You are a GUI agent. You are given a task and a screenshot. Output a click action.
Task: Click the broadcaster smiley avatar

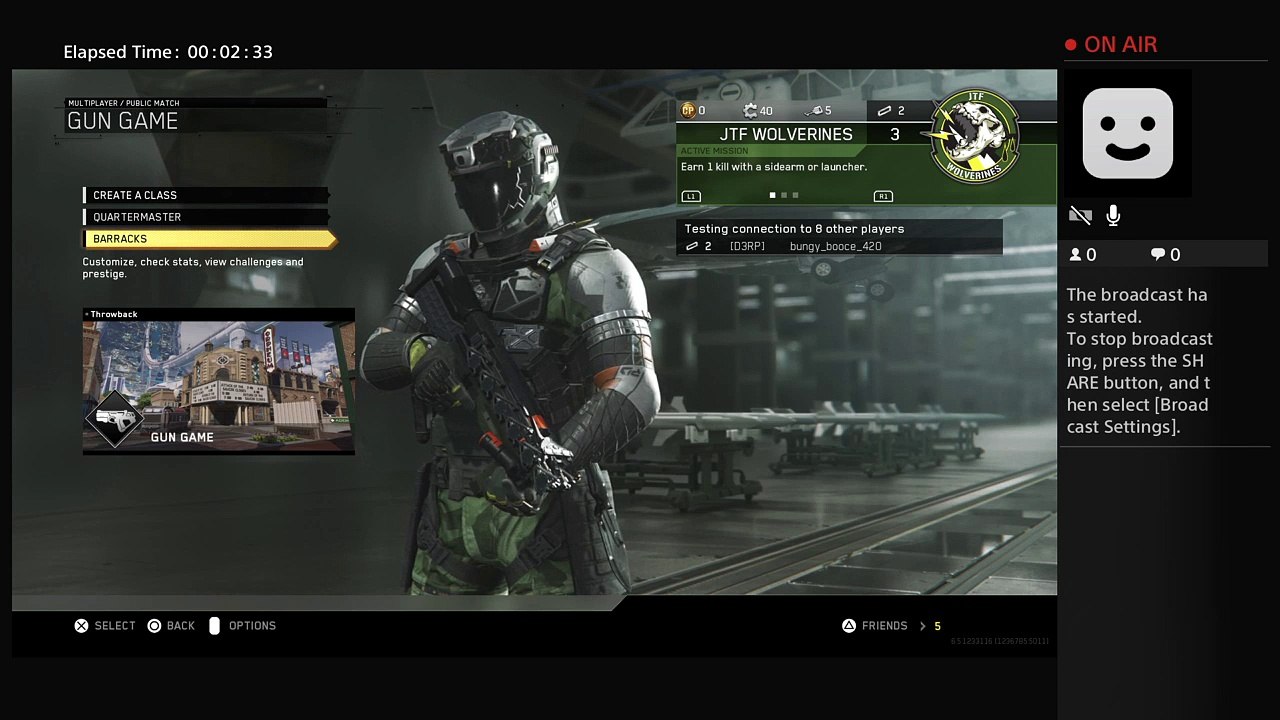(1127, 133)
